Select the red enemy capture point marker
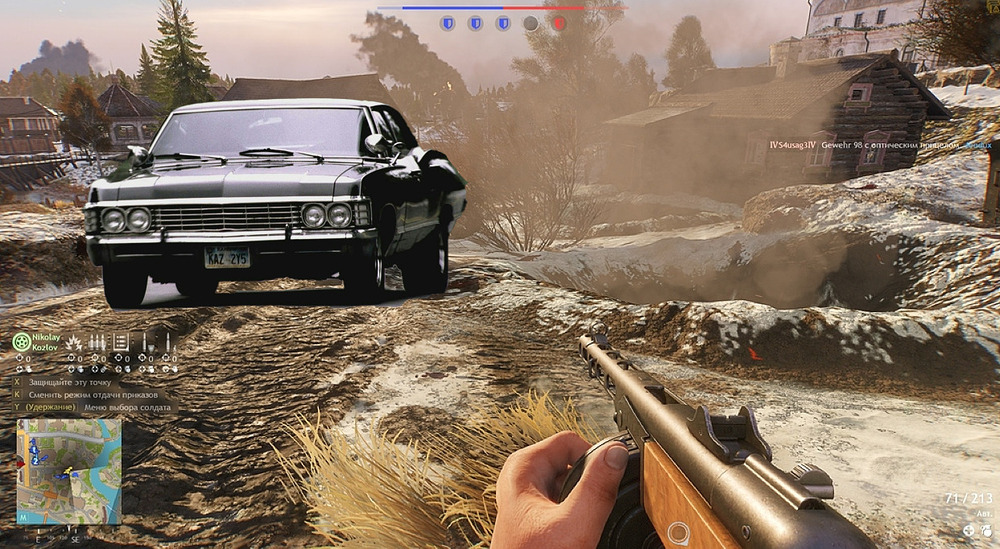The width and height of the screenshot is (1000, 549). [x=558, y=22]
